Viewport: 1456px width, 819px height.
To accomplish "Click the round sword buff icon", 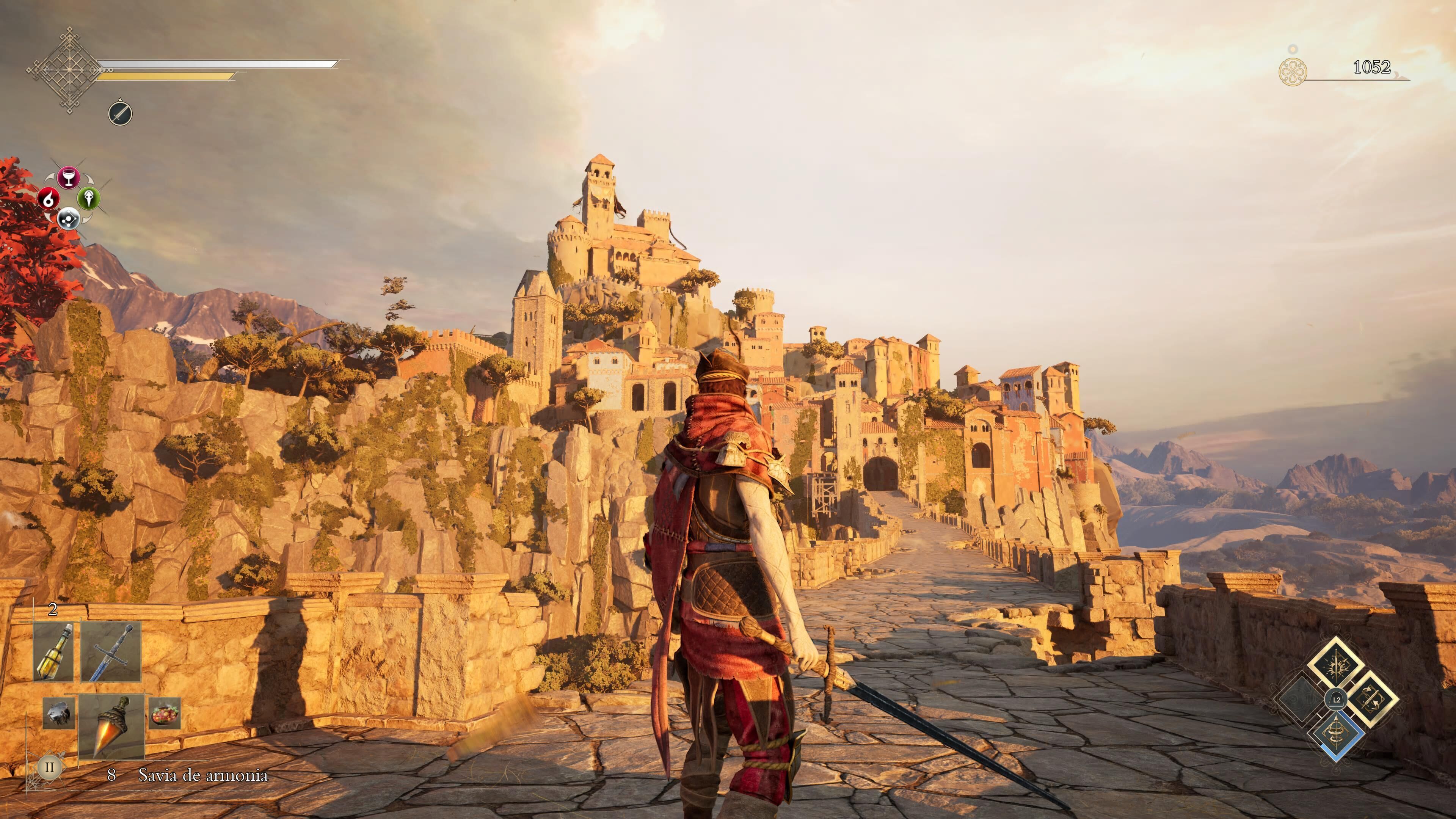I will (120, 114).
